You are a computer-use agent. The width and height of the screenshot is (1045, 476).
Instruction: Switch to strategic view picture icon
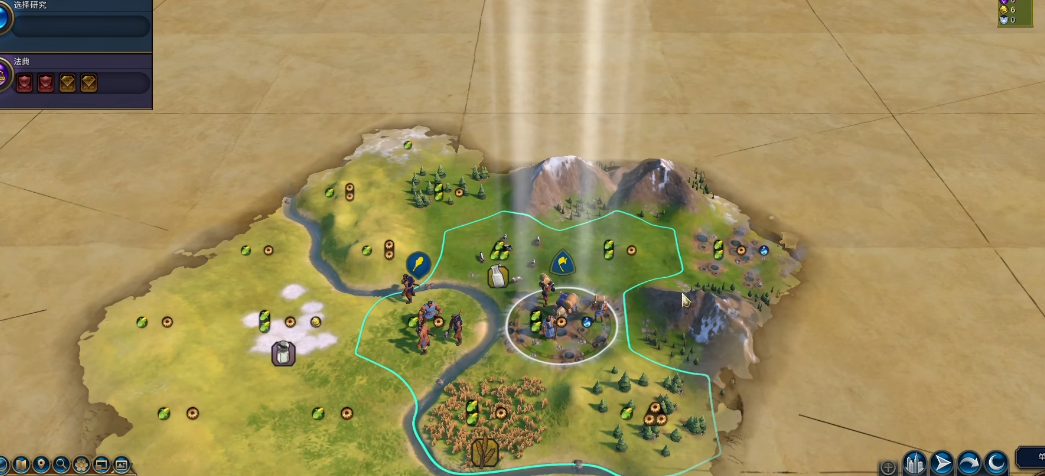point(122,465)
